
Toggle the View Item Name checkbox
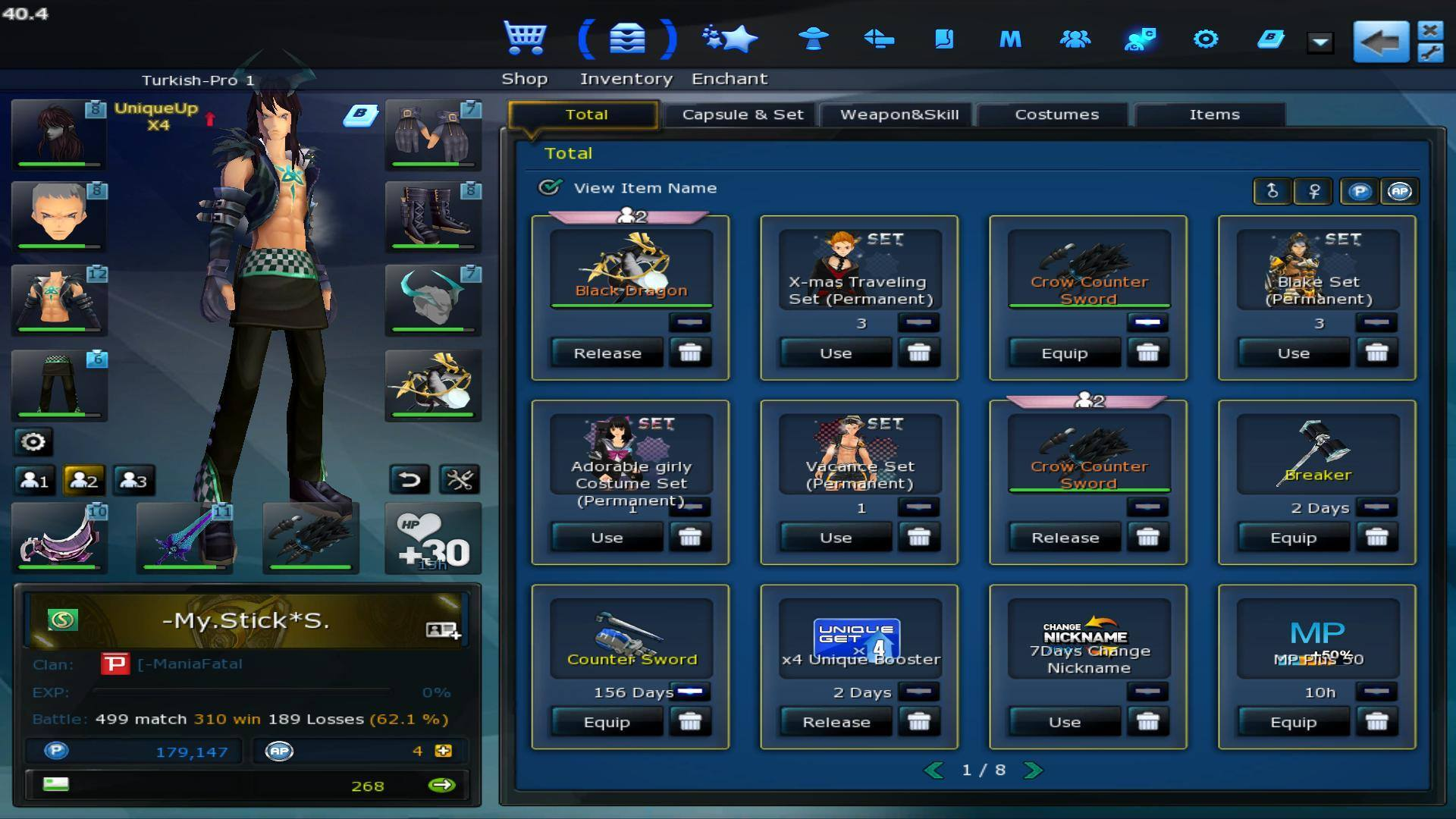[550, 187]
